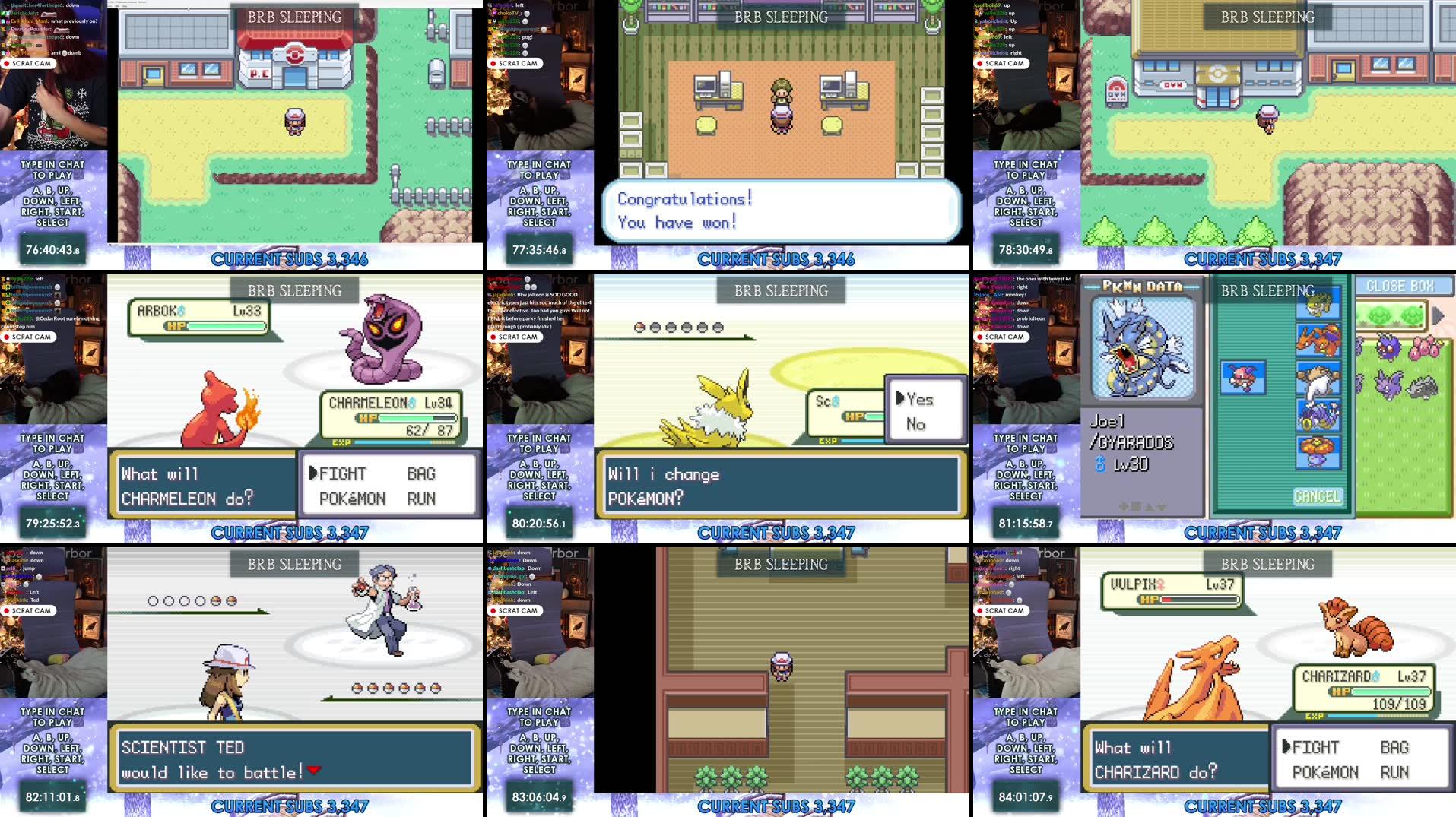Click the cursor arrow beside FIGHT option
1456x817 pixels.
click(313, 473)
